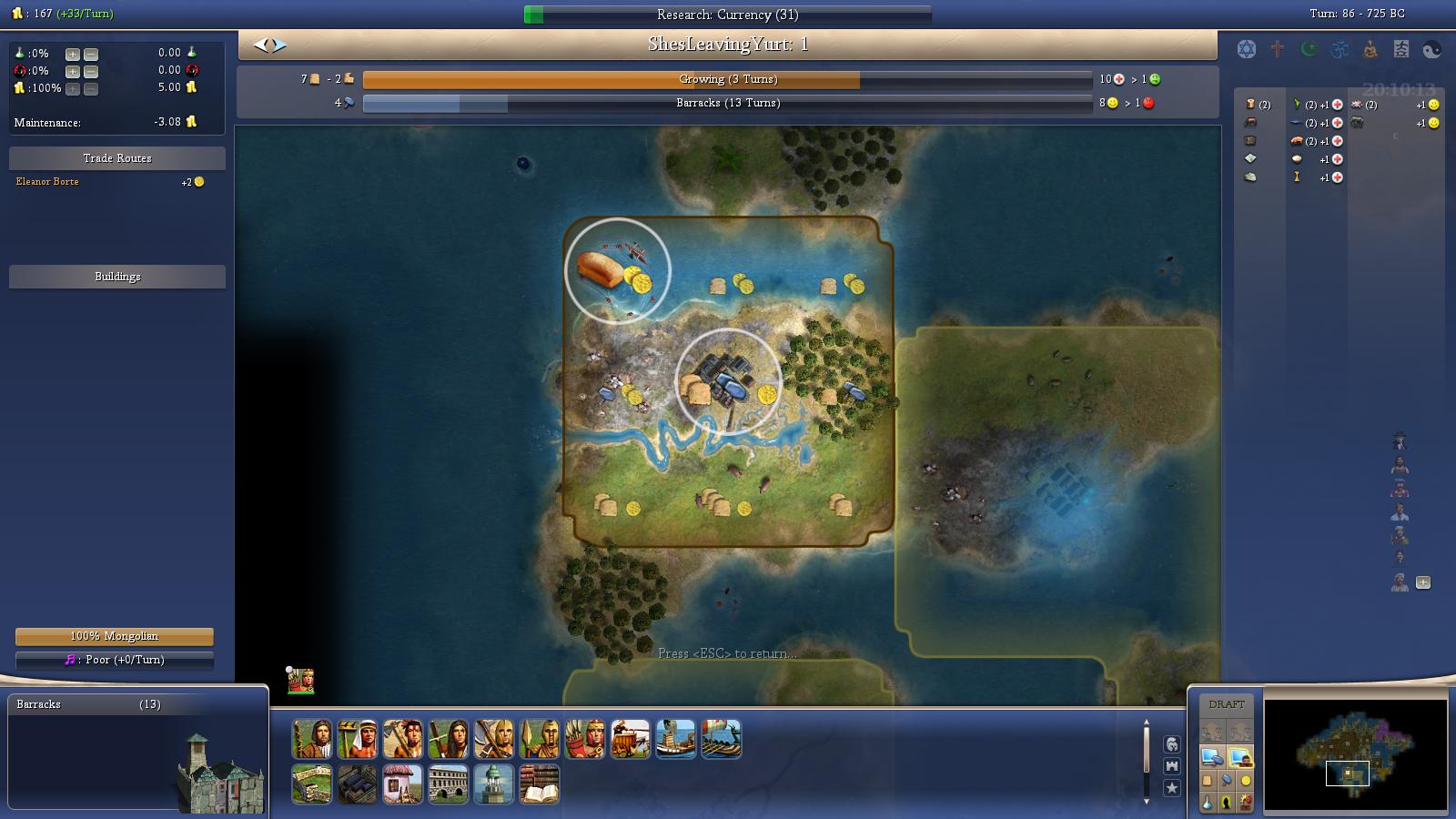Add the Lighthouse to the build queue
This screenshot has height=819, width=1456.
click(493, 784)
